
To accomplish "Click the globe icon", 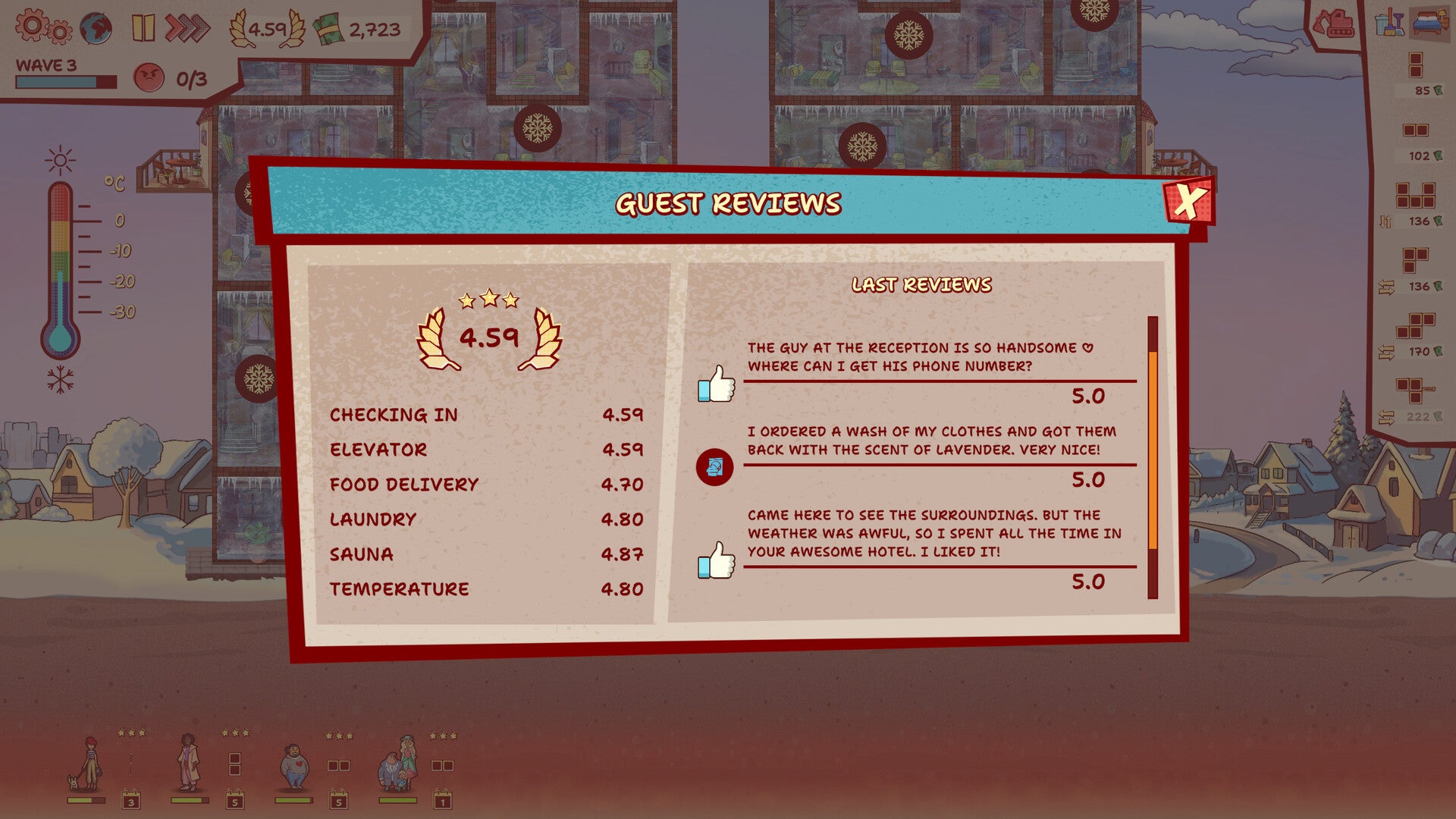I will click(x=96, y=29).
